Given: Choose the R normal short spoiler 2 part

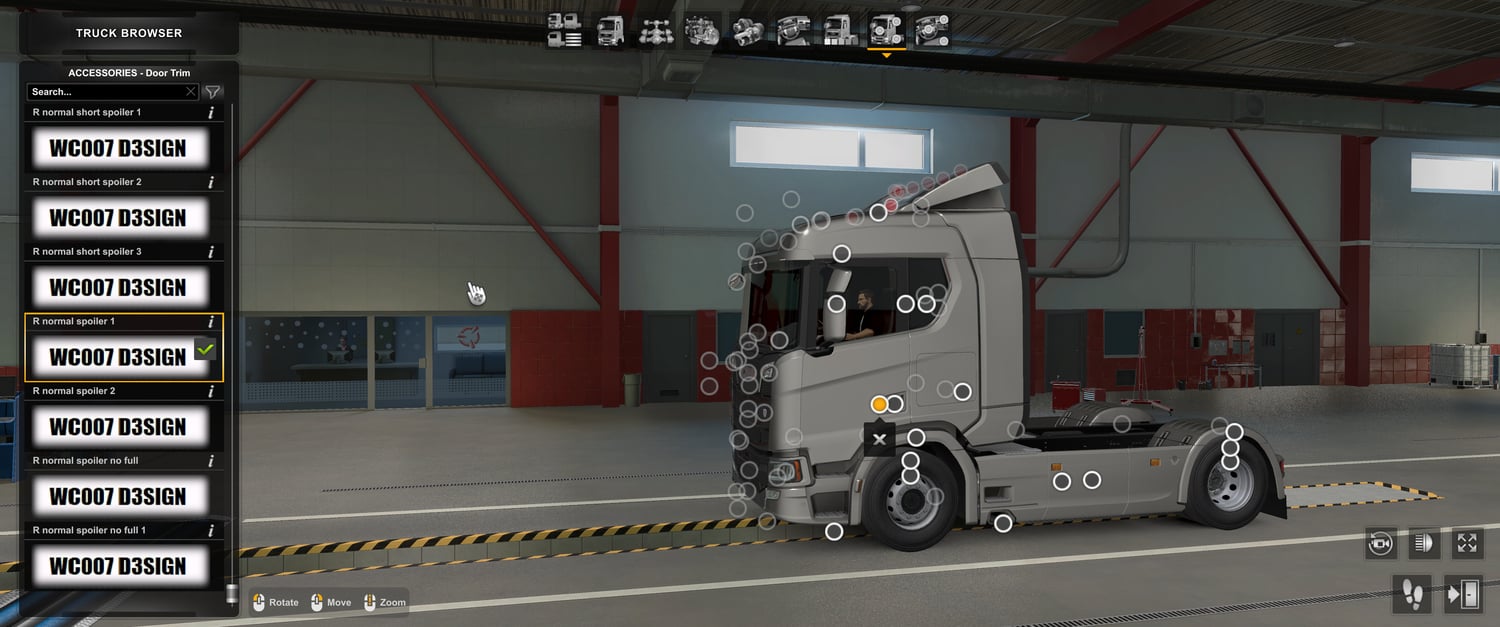Looking at the screenshot, I should [x=118, y=218].
